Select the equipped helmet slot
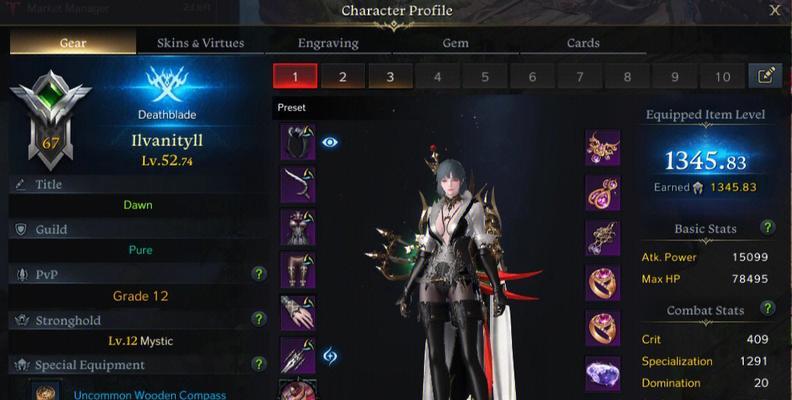This screenshot has width=792, height=400. (x=298, y=143)
